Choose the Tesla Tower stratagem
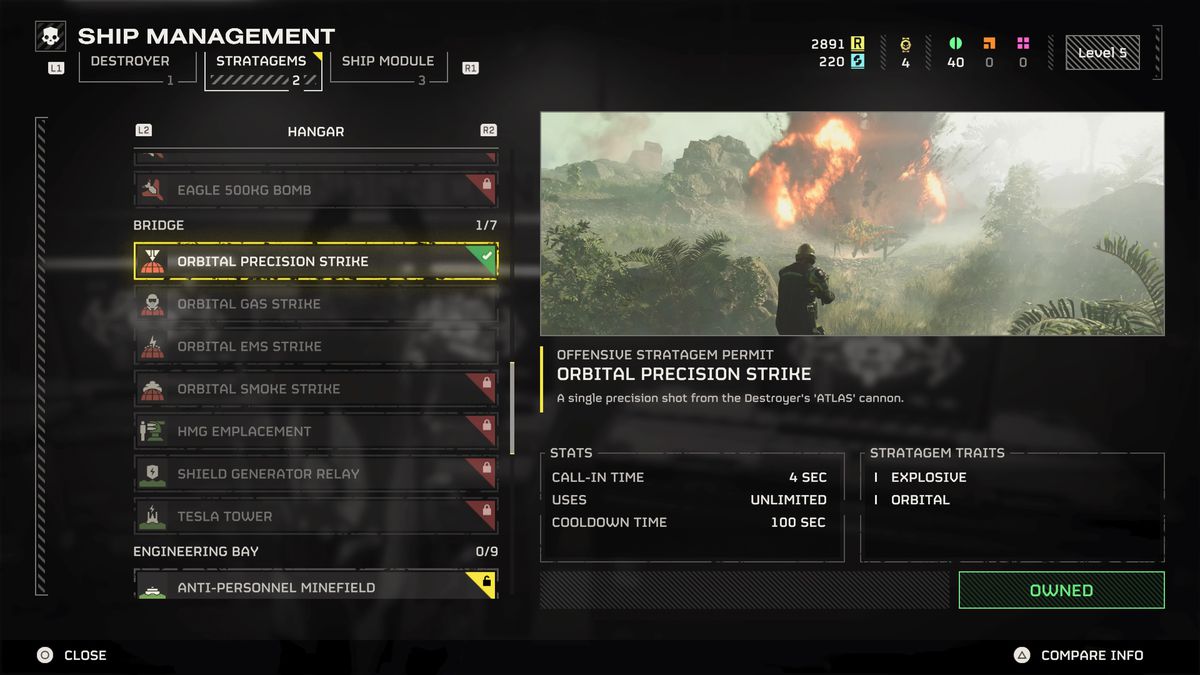1200x675 pixels. pos(315,516)
